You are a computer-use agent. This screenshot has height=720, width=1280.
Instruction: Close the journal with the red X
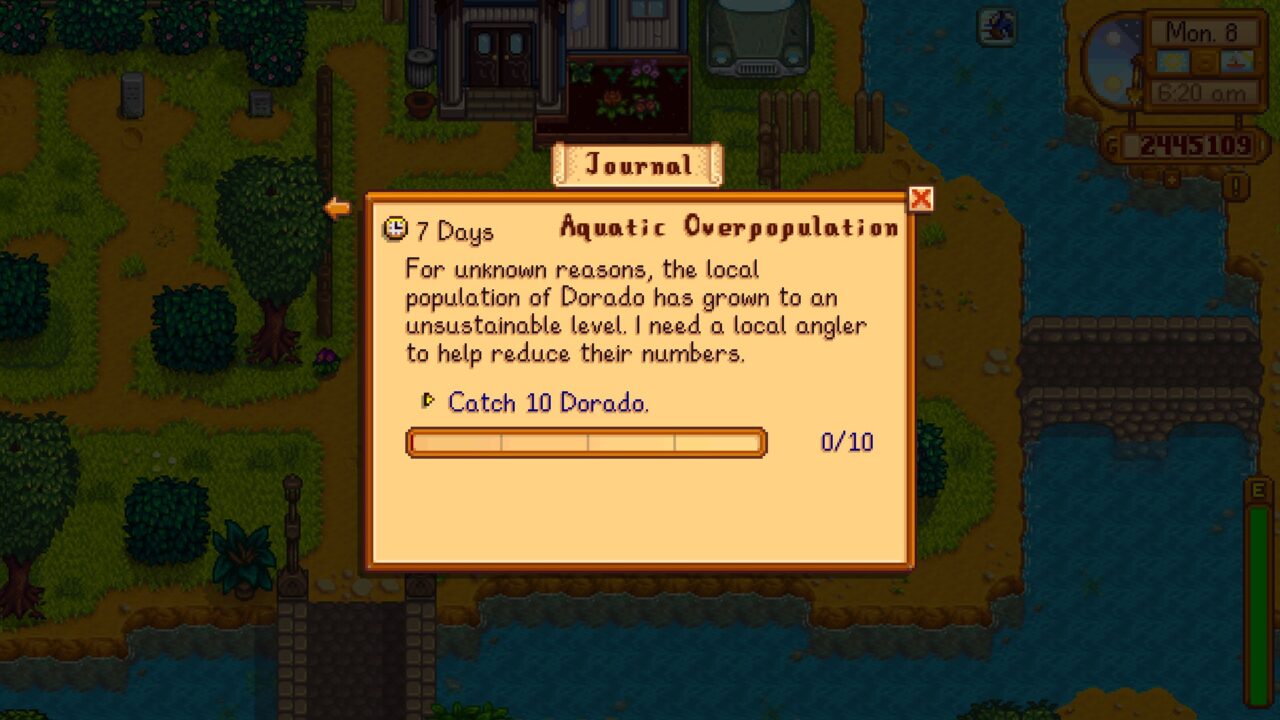point(920,199)
